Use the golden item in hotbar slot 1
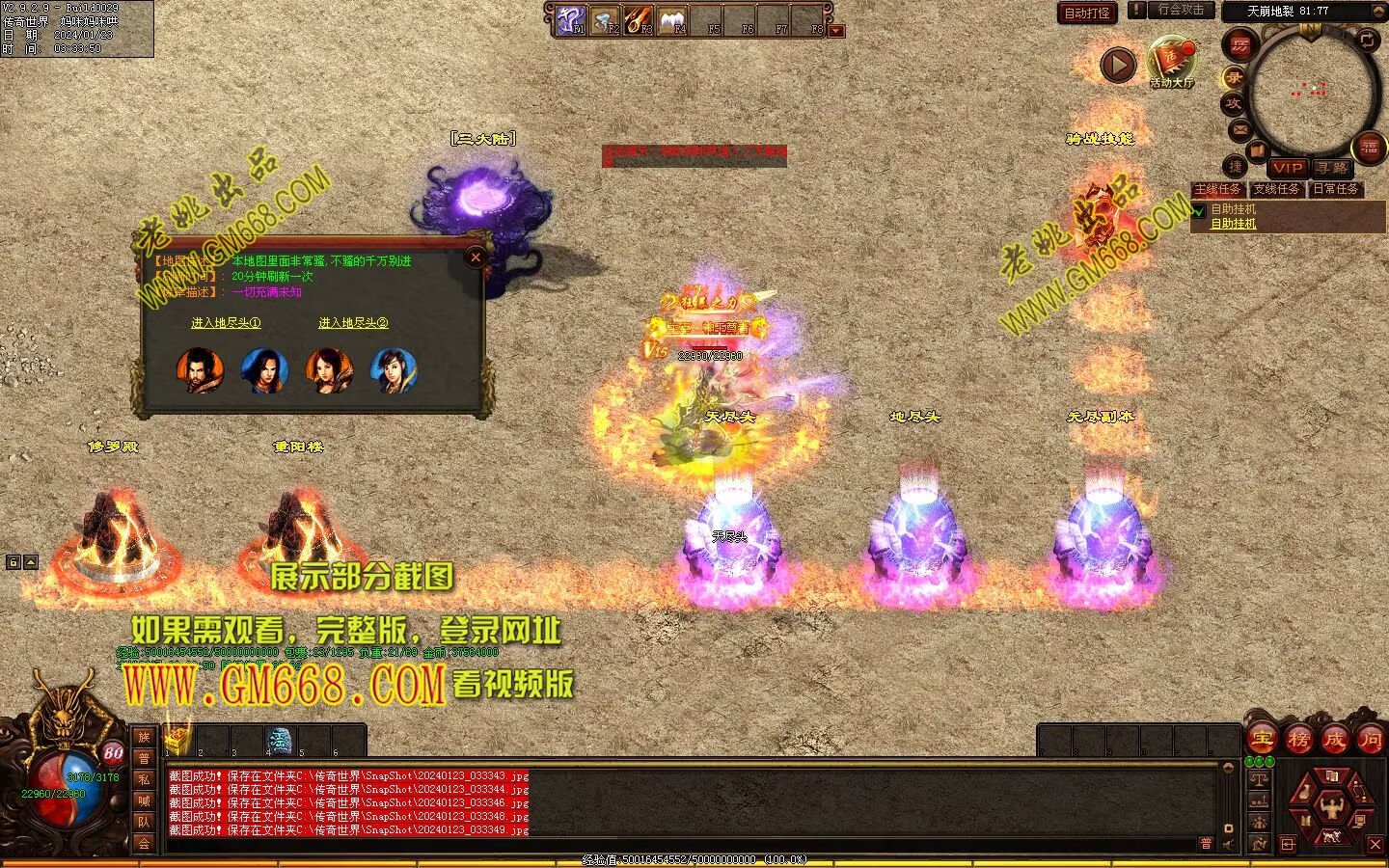The image size is (1389, 868). (177, 741)
